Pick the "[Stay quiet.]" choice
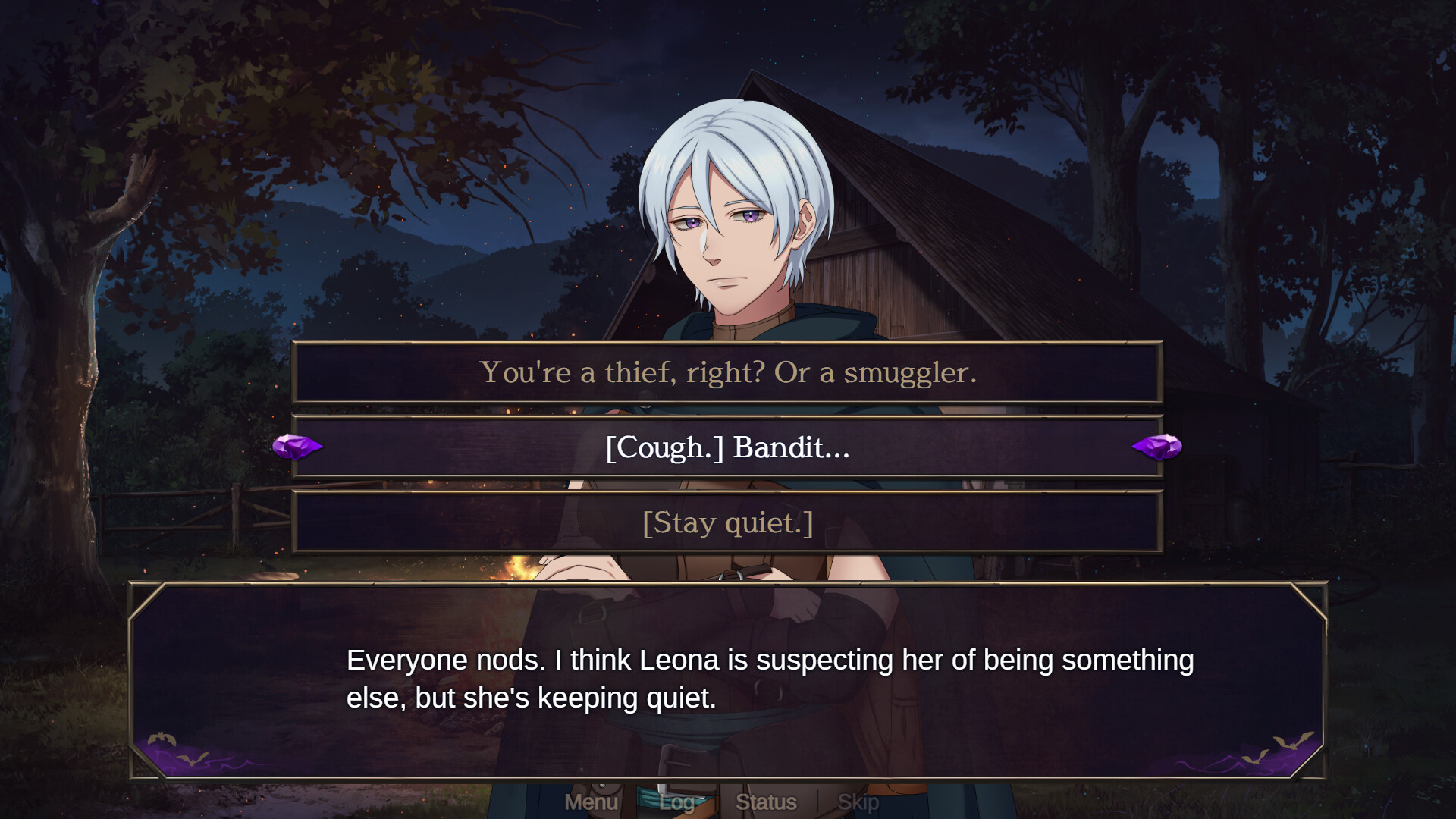Viewport: 1456px width, 819px height. click(x=728, y=522)
